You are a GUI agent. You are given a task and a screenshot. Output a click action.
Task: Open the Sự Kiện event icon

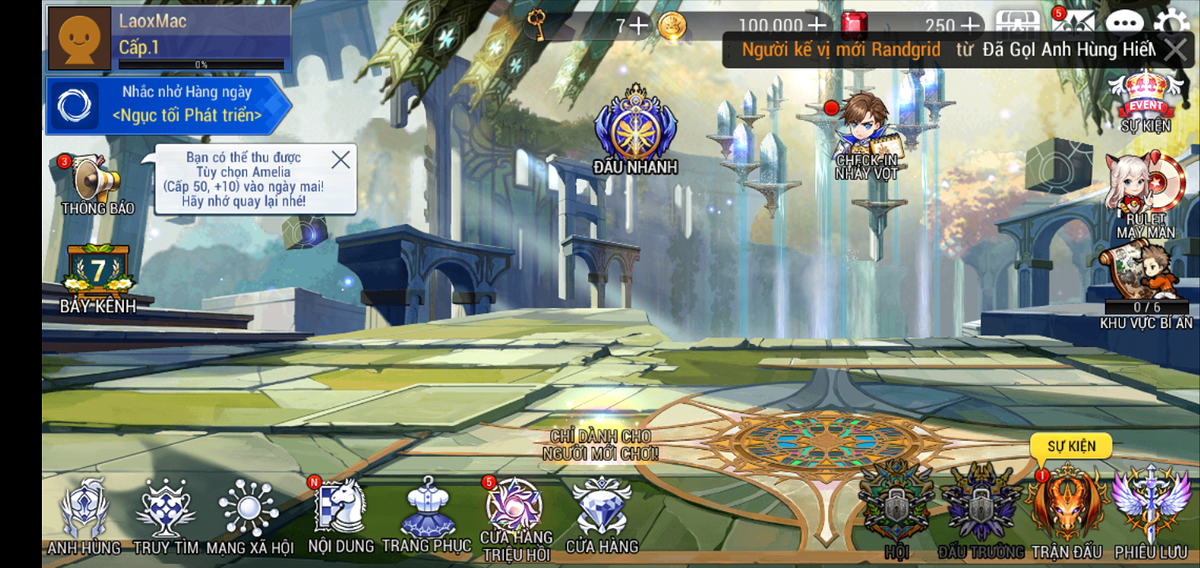1146,98
